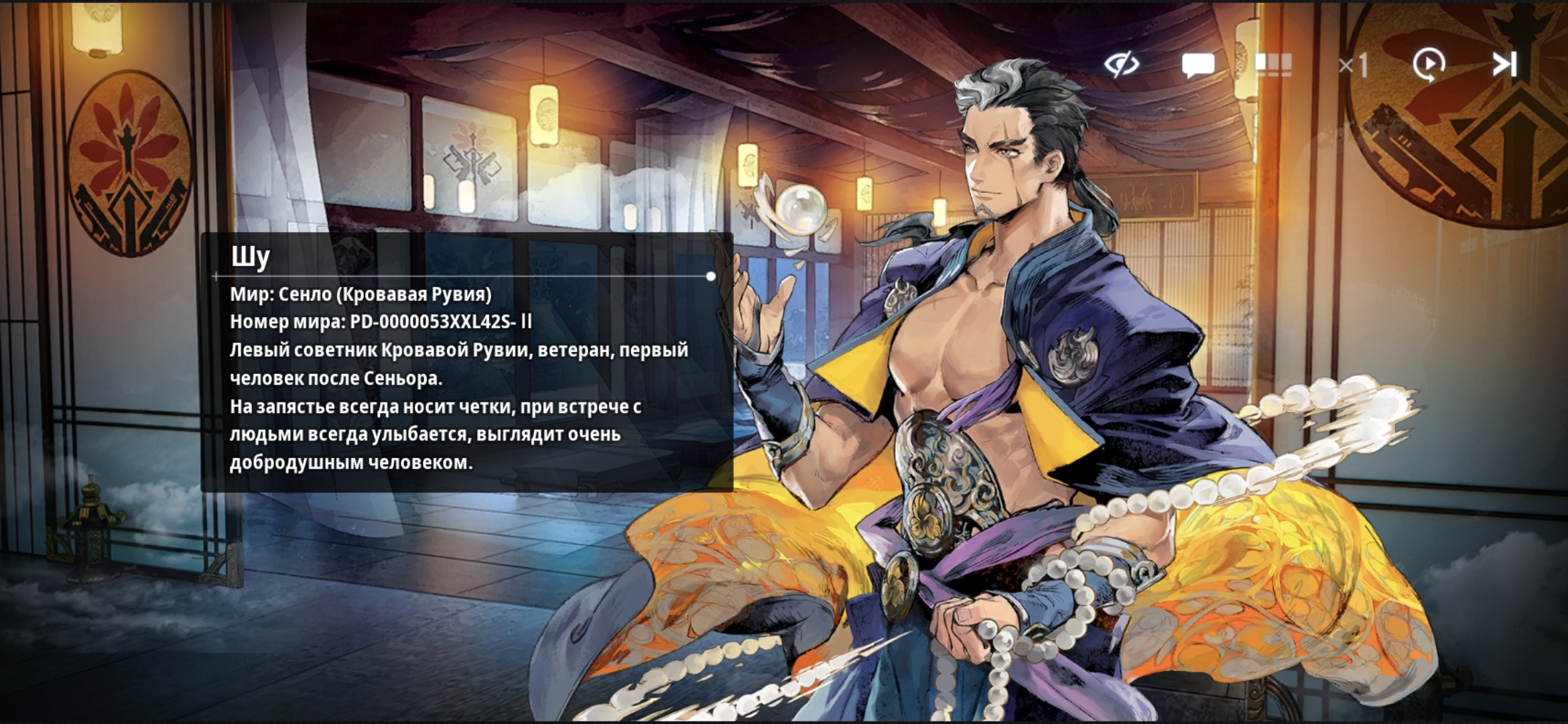The image size is (1568, 724).
Task: Open the dialogue log speech bubble
Action: 1197,66
